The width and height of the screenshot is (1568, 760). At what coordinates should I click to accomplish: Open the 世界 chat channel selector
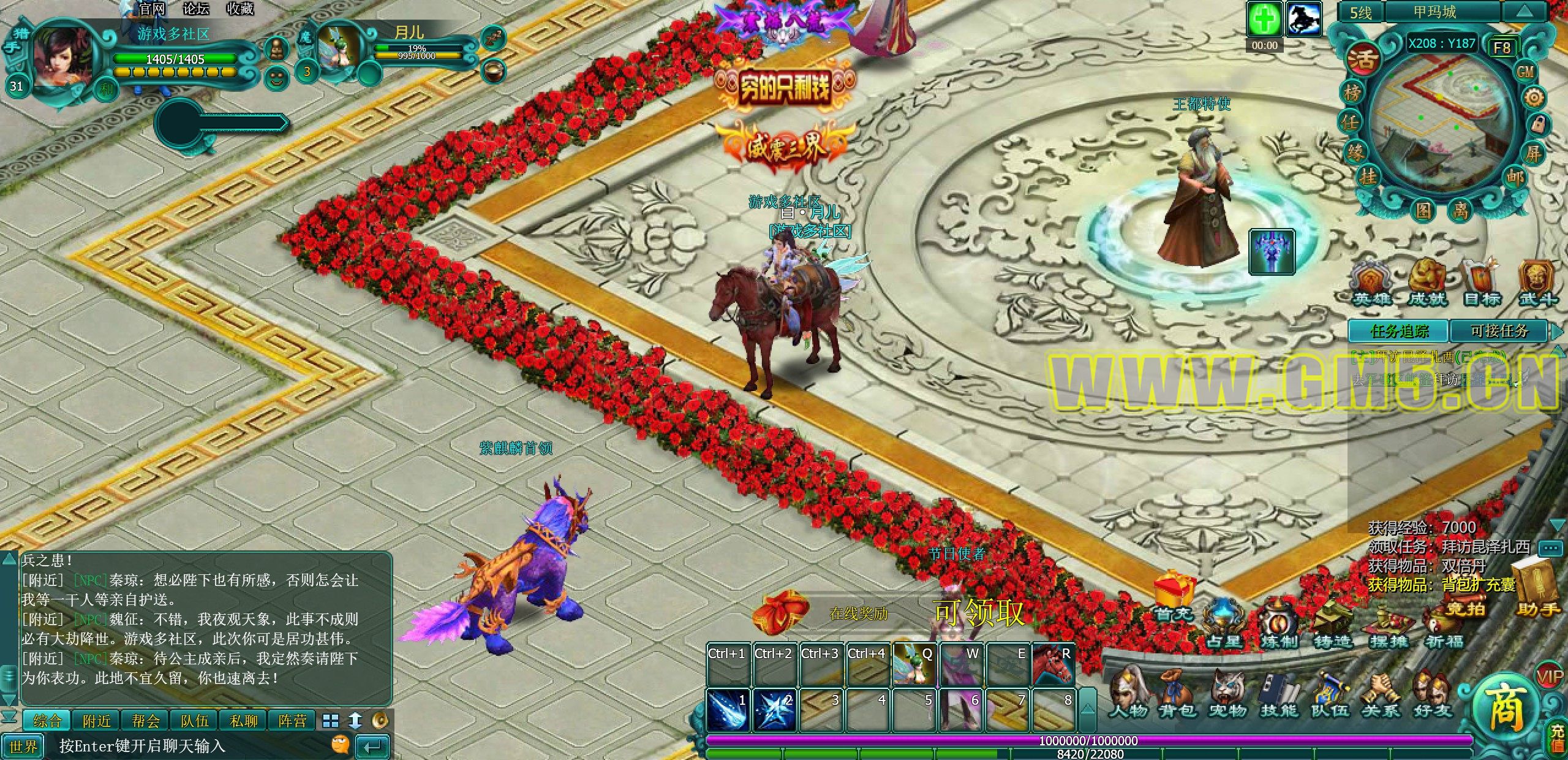click(x=24, y=746)
